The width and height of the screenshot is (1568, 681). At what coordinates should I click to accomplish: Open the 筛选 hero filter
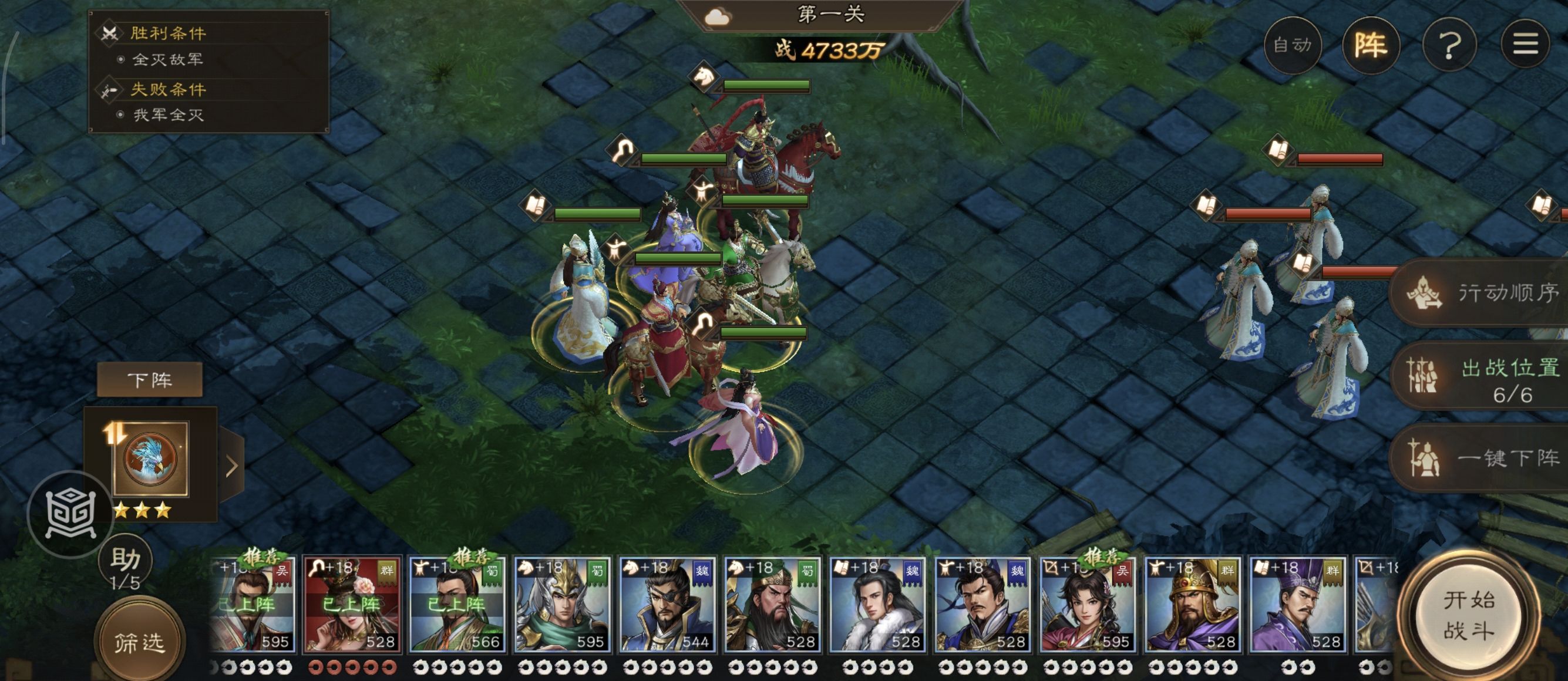139,642
